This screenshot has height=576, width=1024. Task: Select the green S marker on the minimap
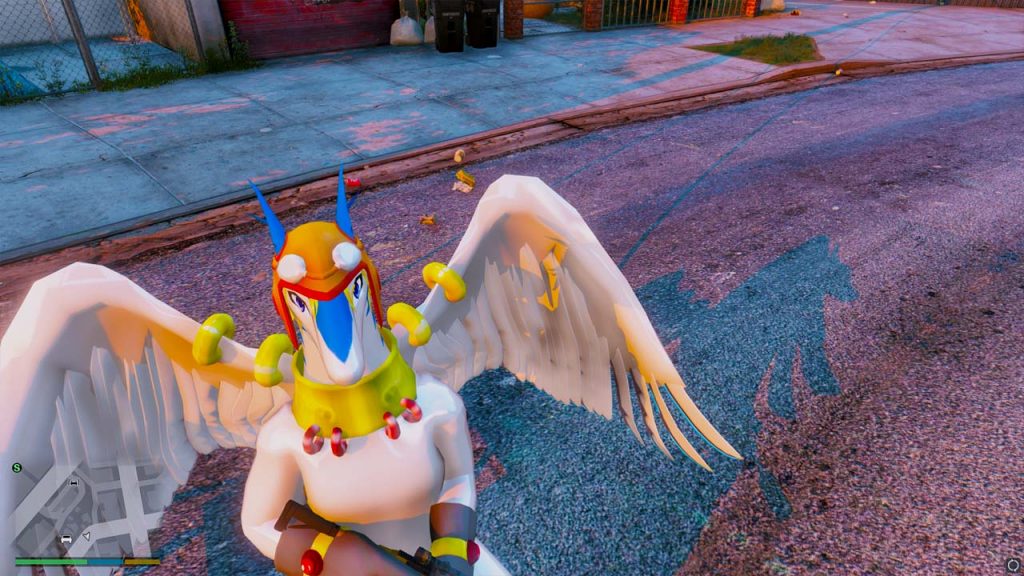click(x=17, y=467)
